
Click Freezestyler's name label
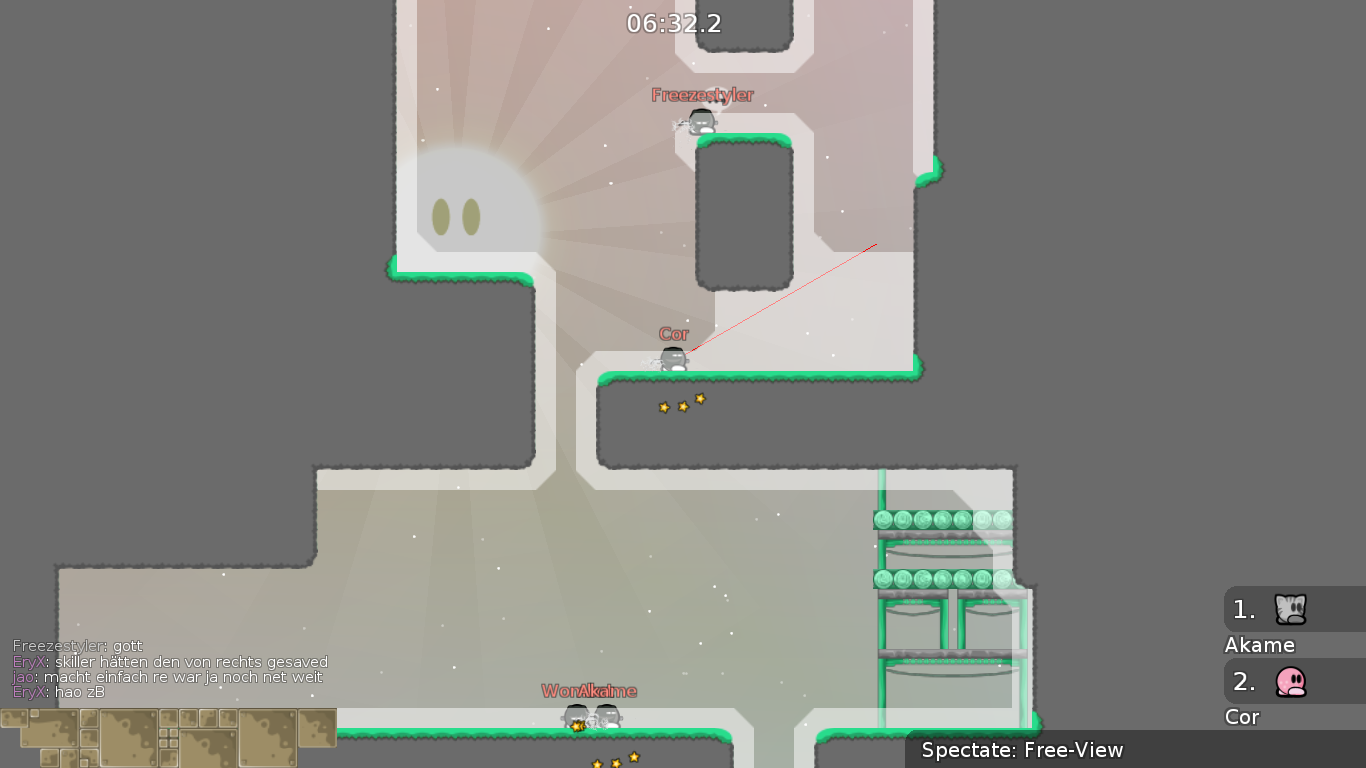(x=701, y=96)
